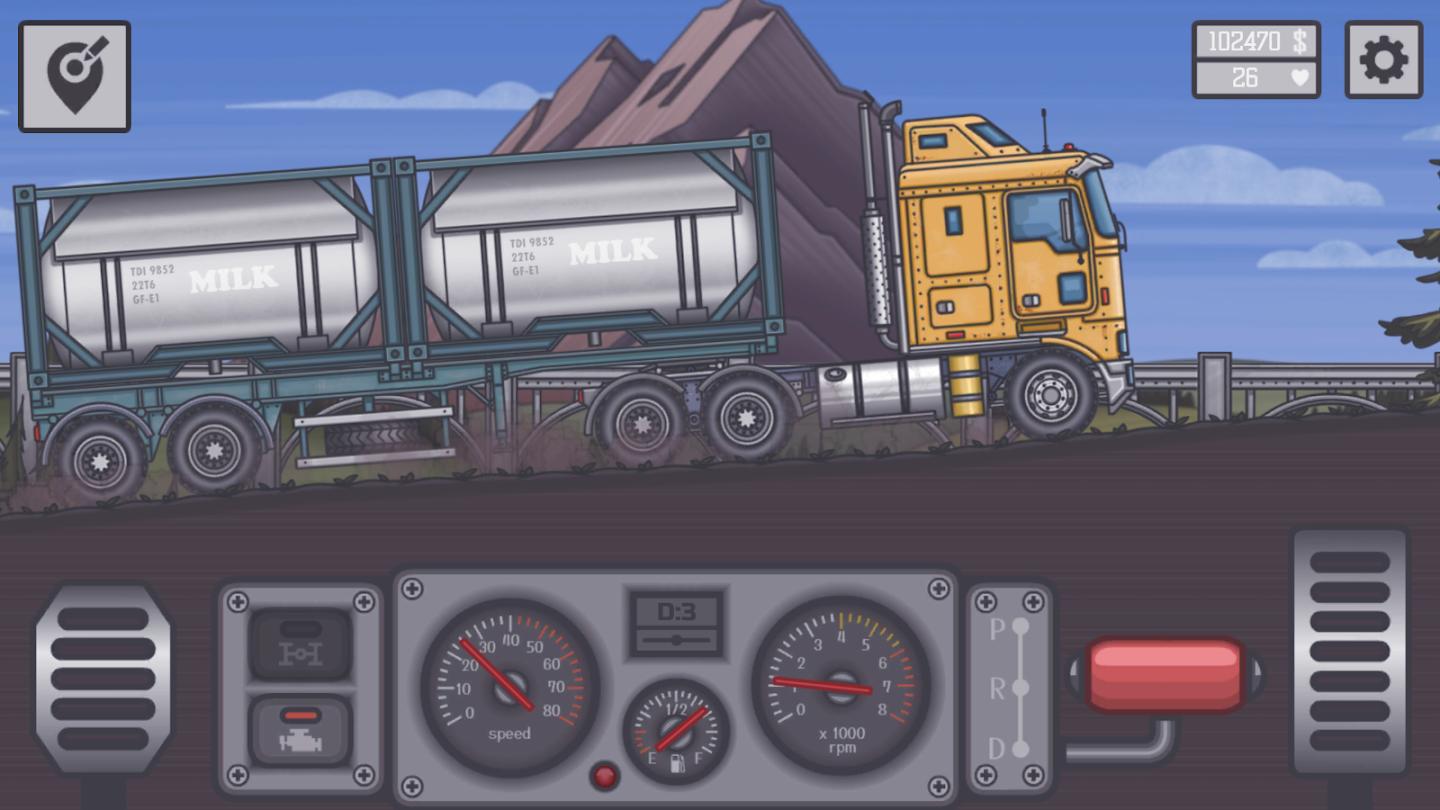Tap the engine warning indicator icon

[x=299, y=732]
